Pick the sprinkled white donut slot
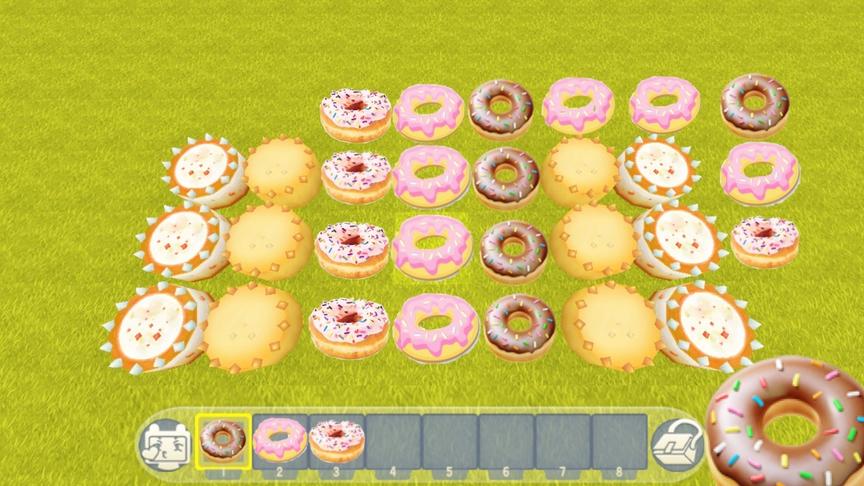The image size is (864, 486). pyautogui.click(x=336, y=440)
